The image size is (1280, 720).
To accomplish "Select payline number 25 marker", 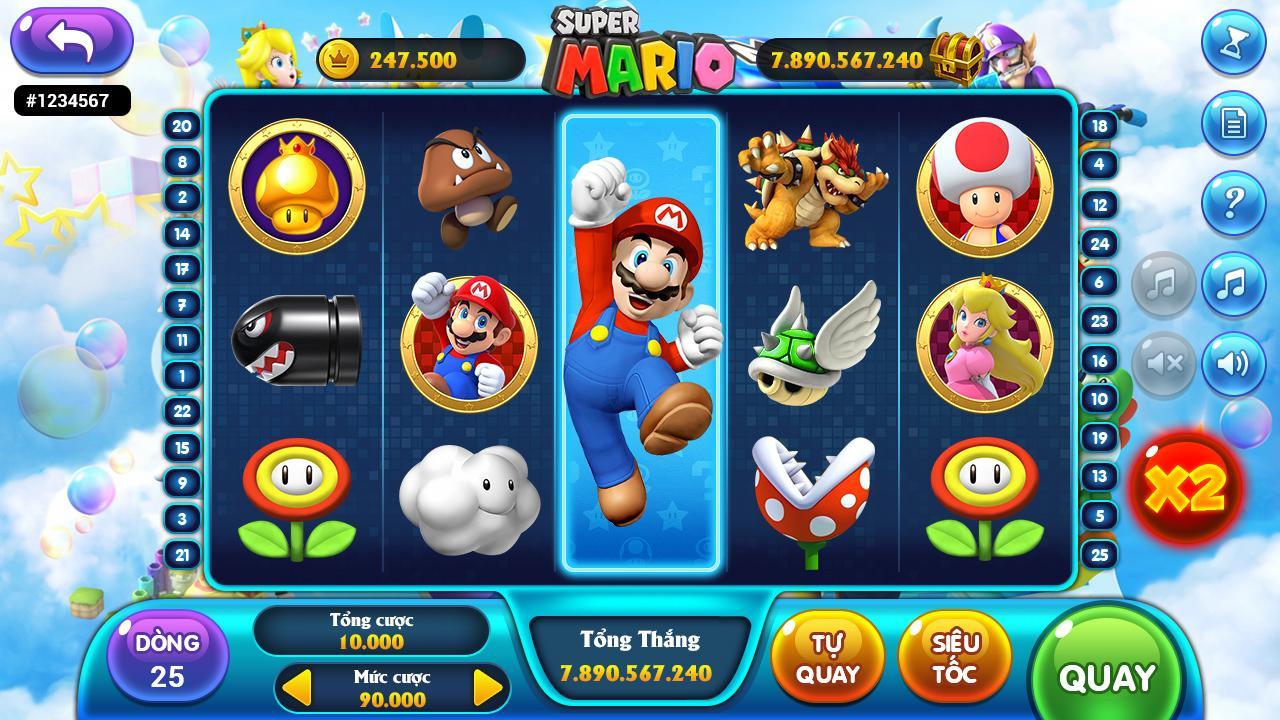I will point(1099,554).
